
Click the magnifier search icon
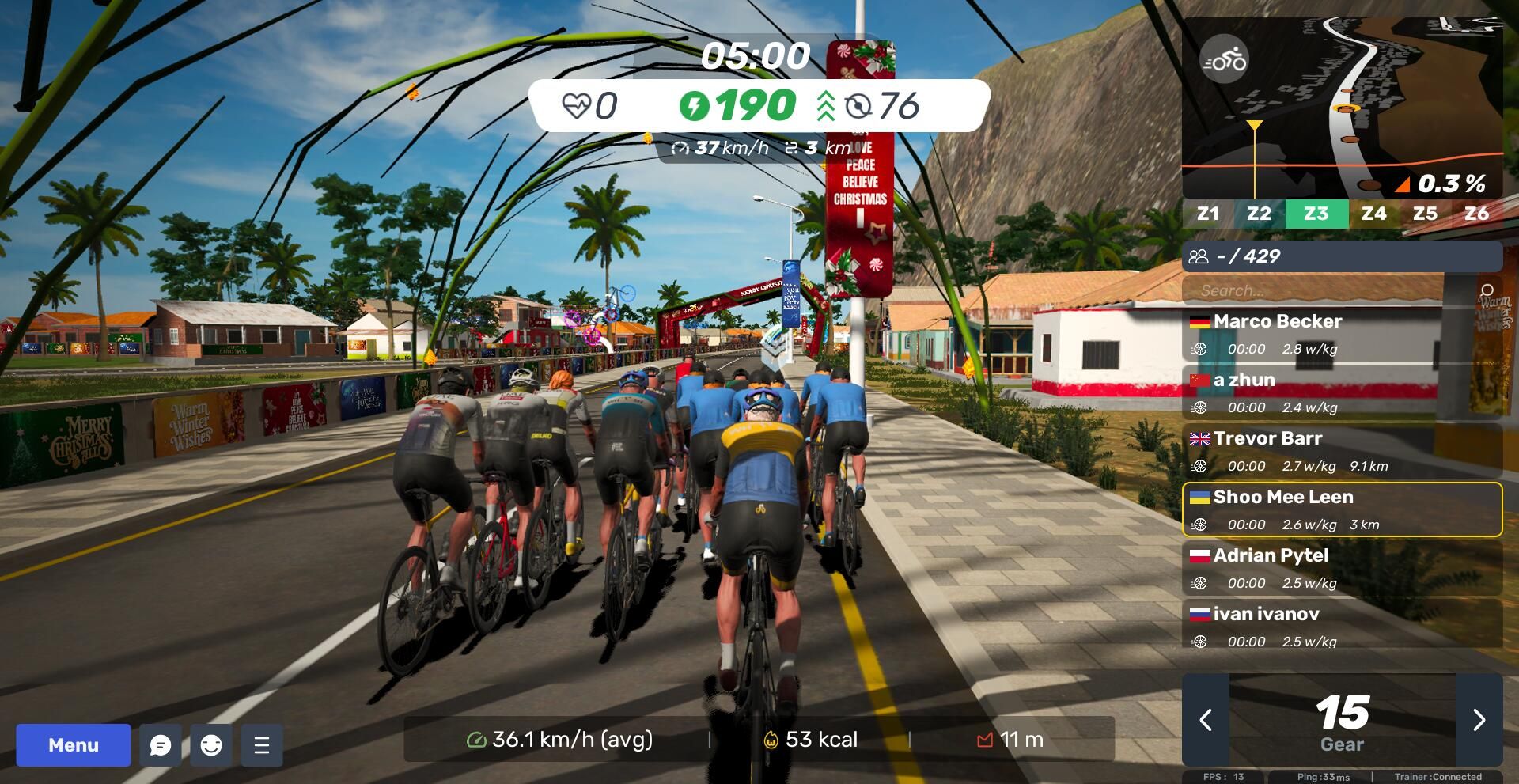pos(1487,290)
